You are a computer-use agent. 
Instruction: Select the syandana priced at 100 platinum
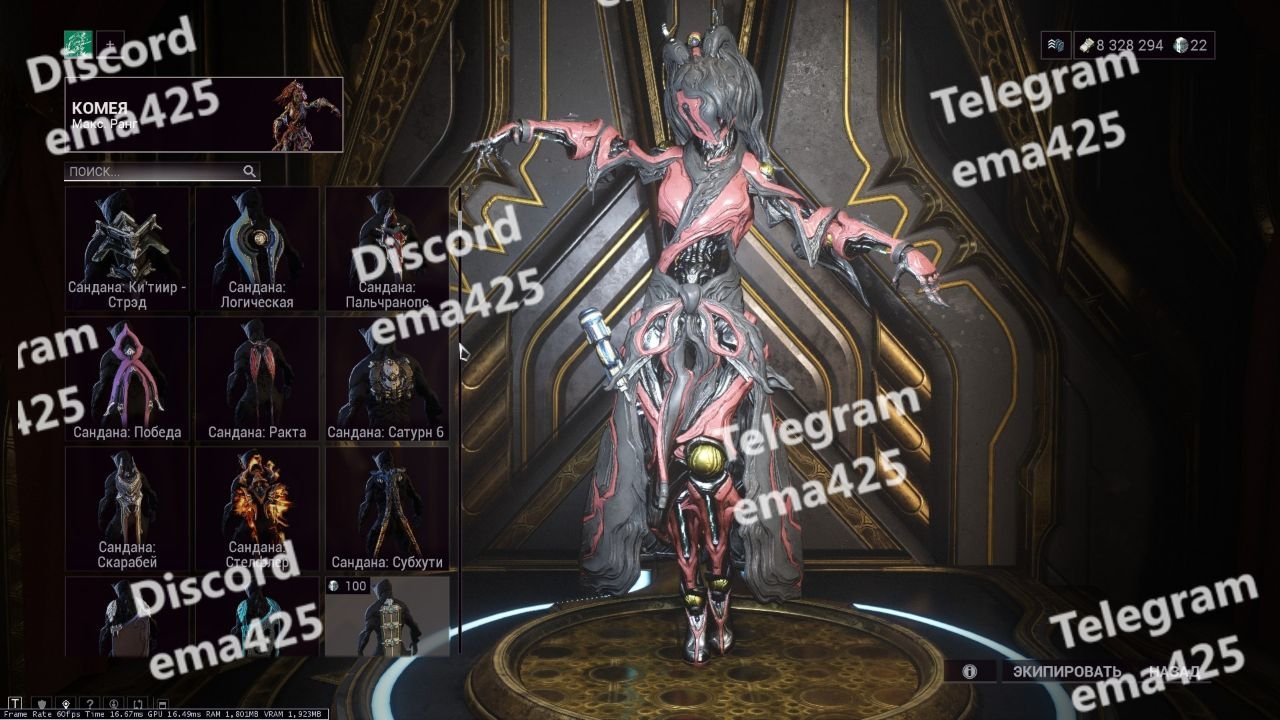pos(387,616)
